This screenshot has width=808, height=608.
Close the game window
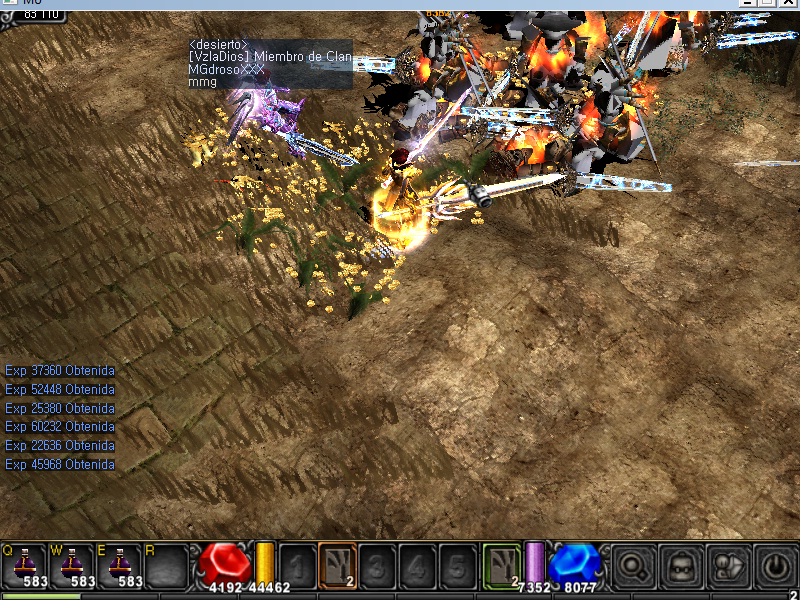789,4
